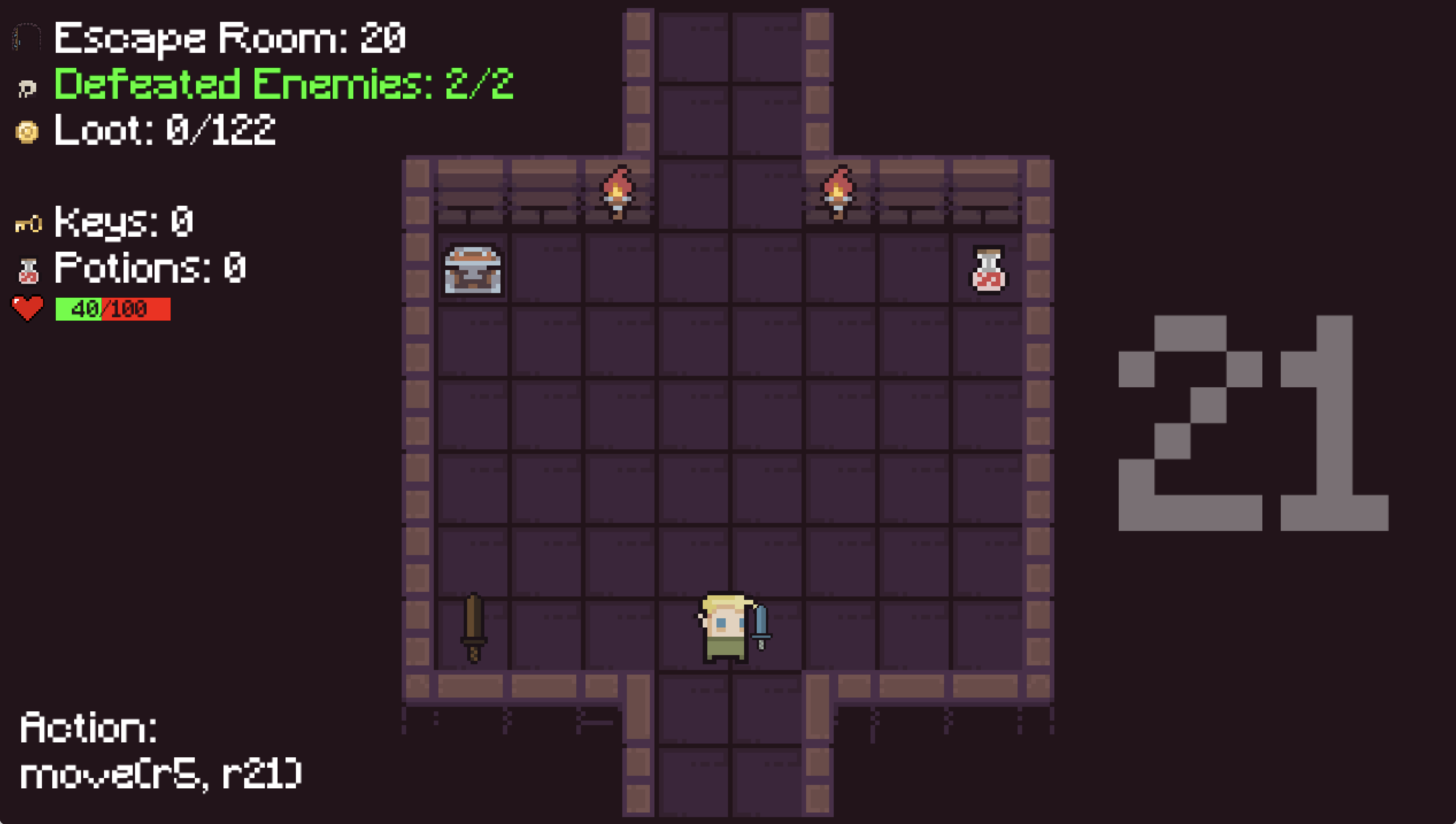The height and width of the screenshot is (824, 1456).
Task: Select the red heart icon beside health bar
Action: pyautogui.click(x=28, y=309)
